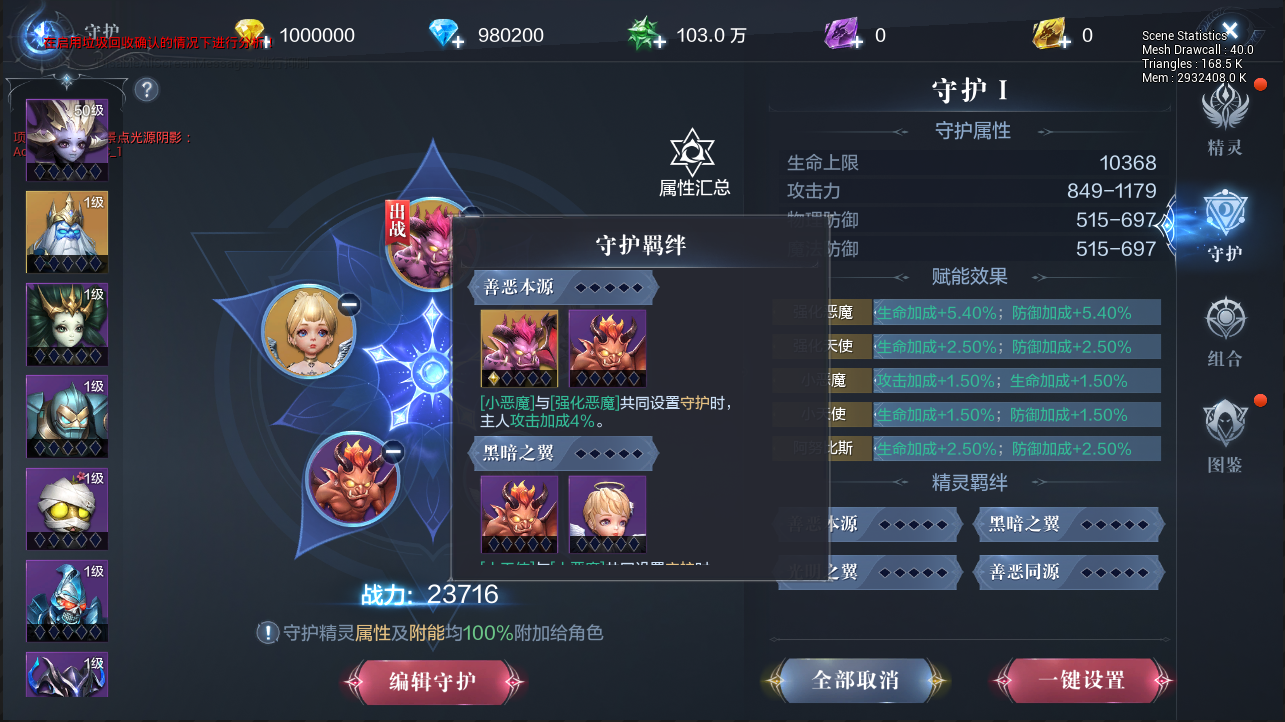This screenshot has height=722, width=1285.
Task: Remove the blonde spirit using its minus toggle
Action: coord(349,305)
